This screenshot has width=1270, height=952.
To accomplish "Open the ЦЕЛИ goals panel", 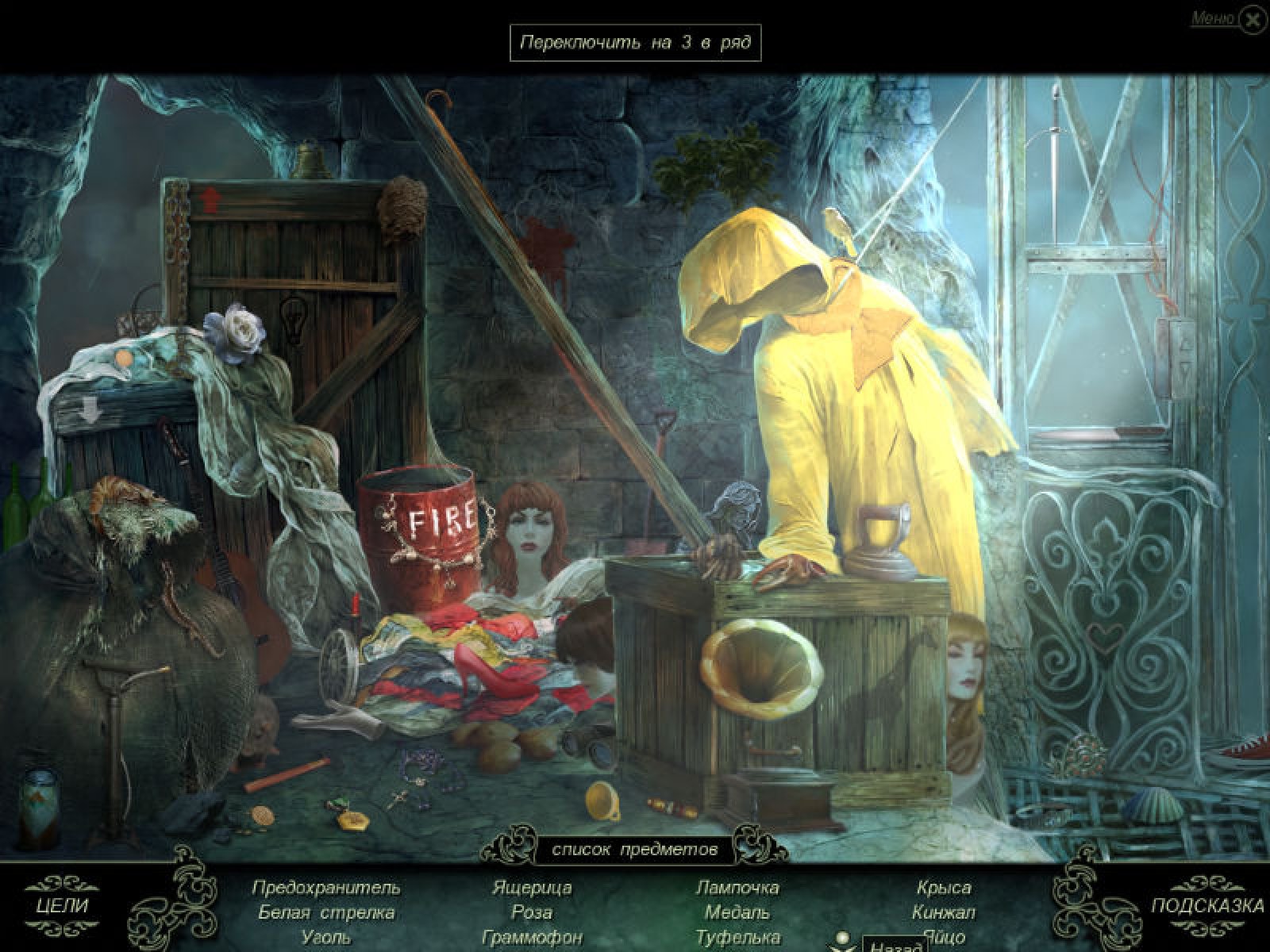I will (x=62, y=905).
